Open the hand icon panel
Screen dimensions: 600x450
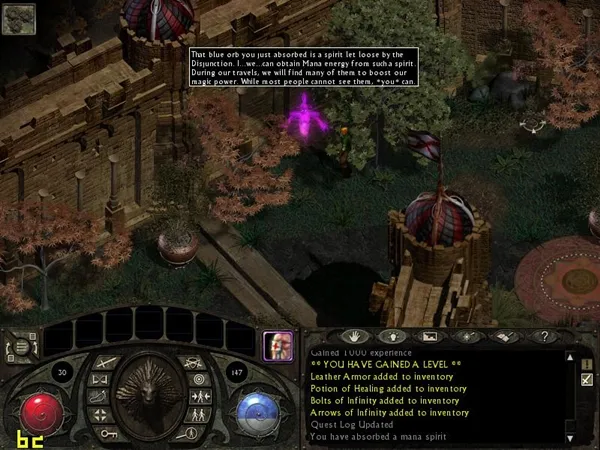(353, 336)
